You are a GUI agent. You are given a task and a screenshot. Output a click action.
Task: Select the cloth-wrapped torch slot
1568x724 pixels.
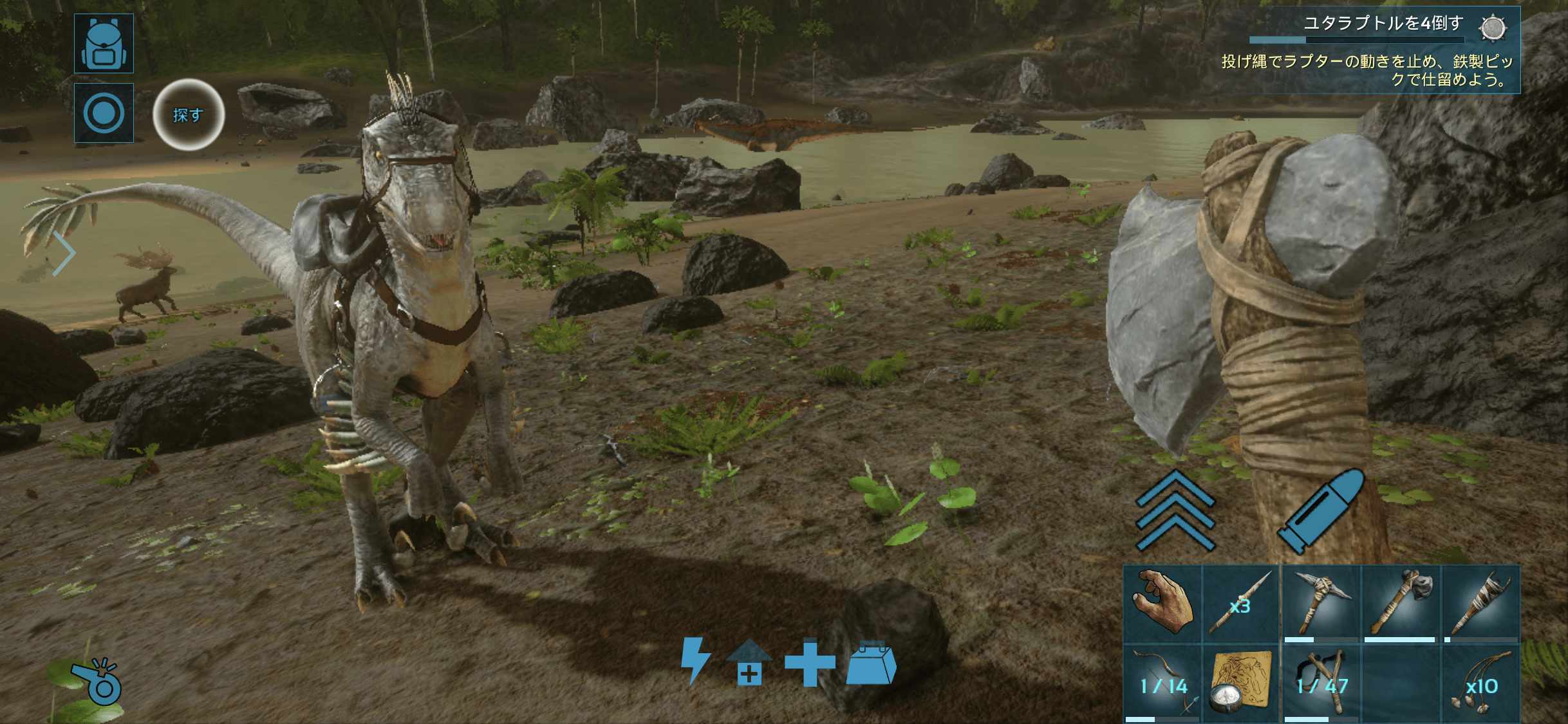(1480, 604)
